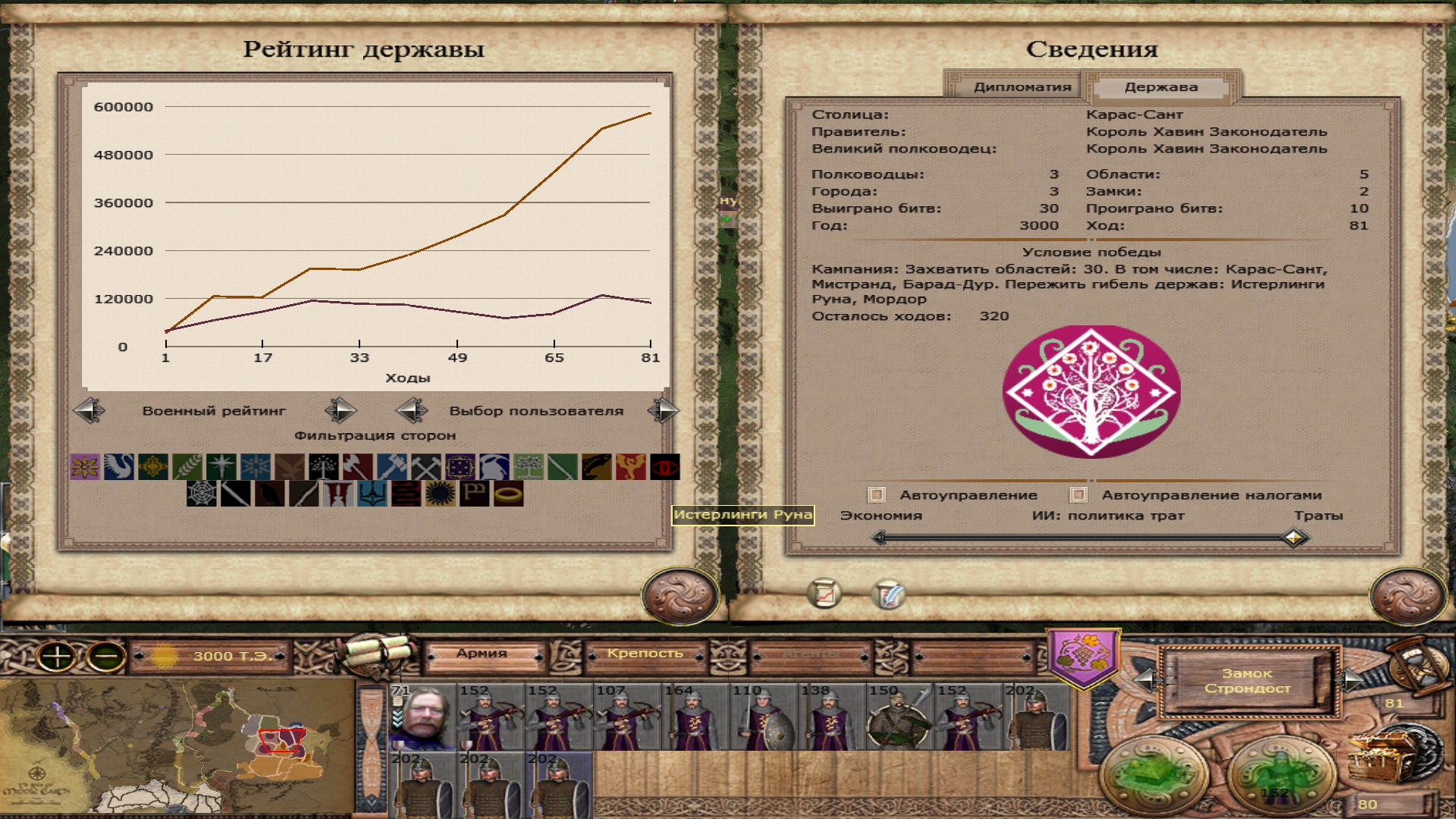Click the left arrow beside Выбор пользователя
The height and width of the screenshot is (819, 1456).
pos(410,410)
